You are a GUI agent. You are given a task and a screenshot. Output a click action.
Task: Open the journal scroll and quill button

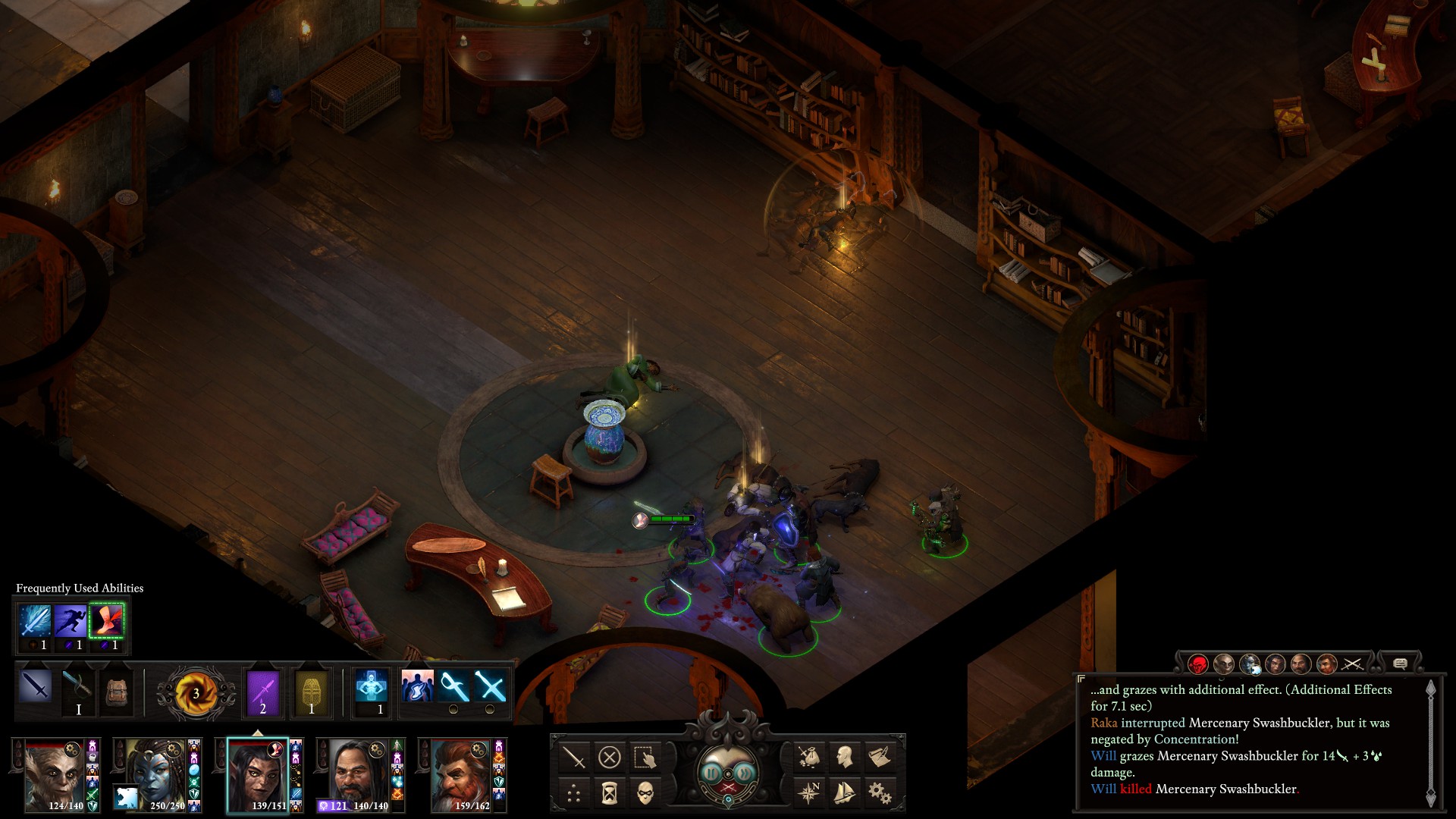880,757
